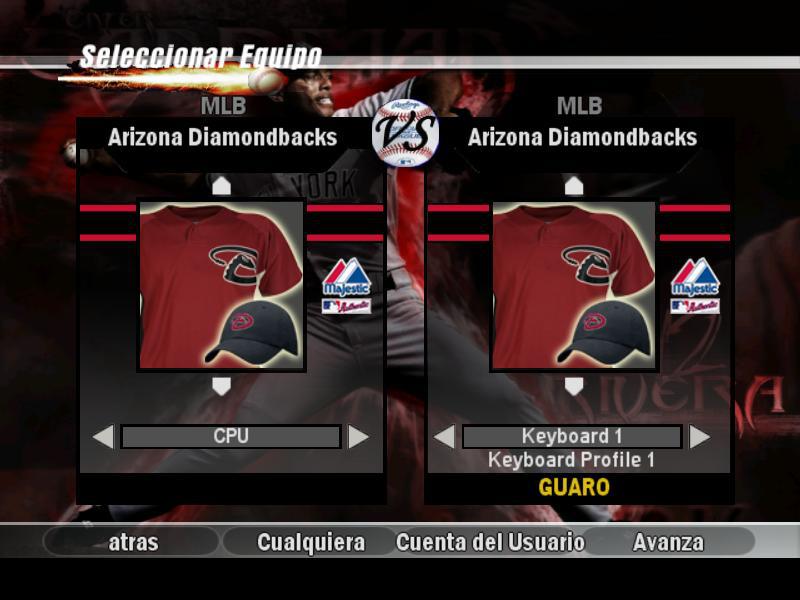Click down arrow below left team jersey
This screenshot has height=600, width=800.
pyautogui.click(x=221, y=386)
